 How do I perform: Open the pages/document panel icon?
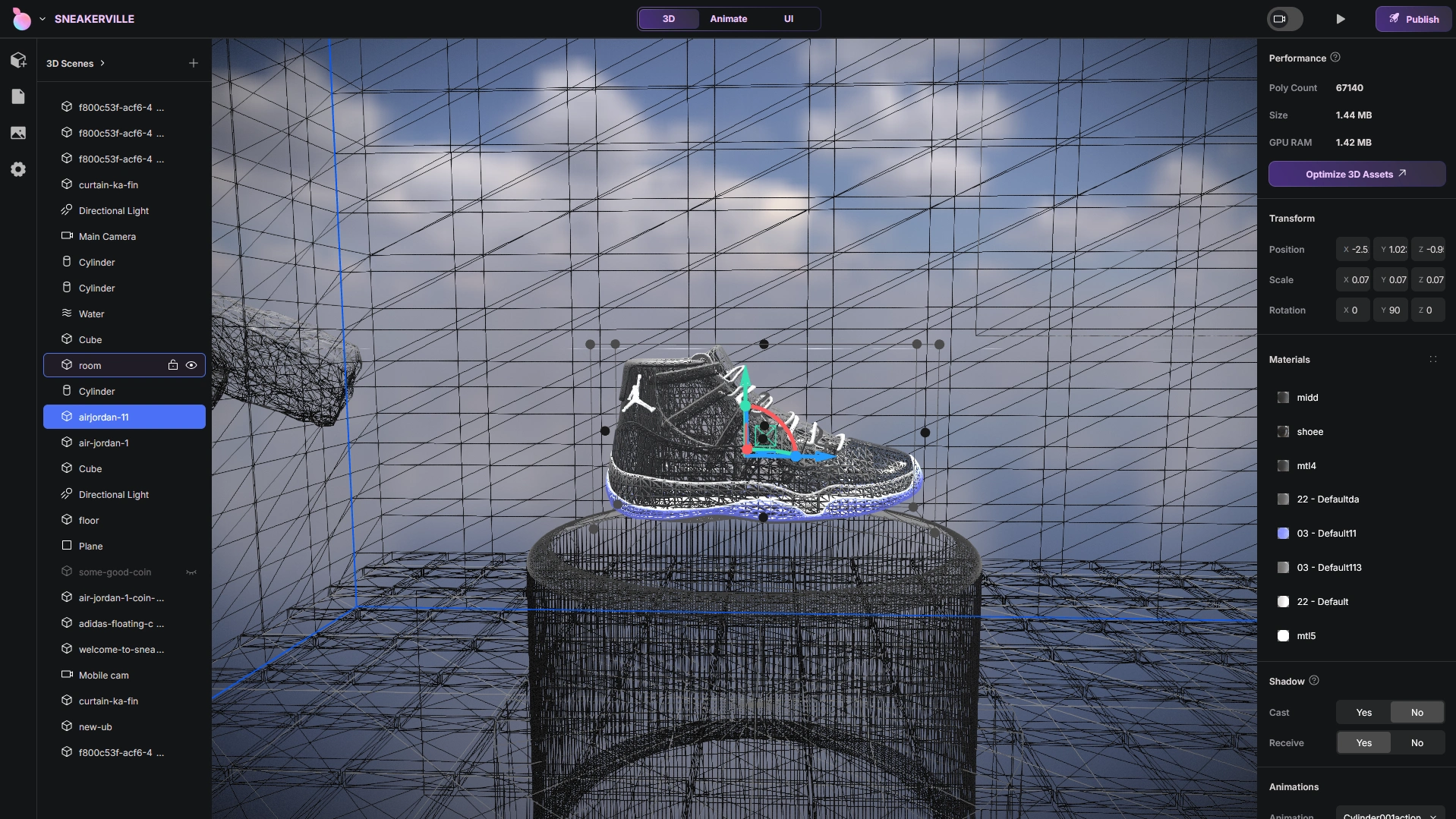click(x=18, y=96)
